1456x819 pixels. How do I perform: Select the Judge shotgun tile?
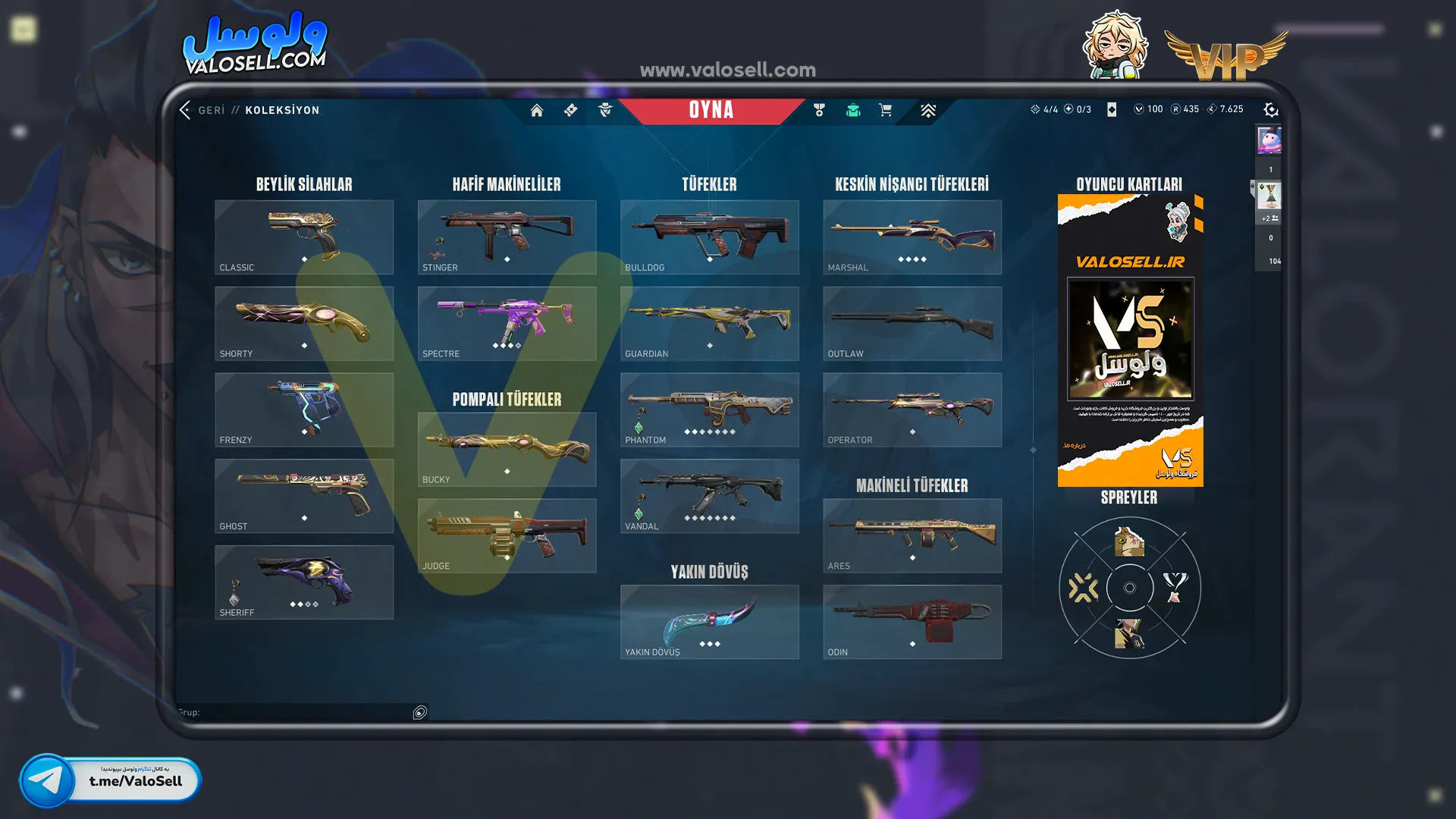pos(507,535)
